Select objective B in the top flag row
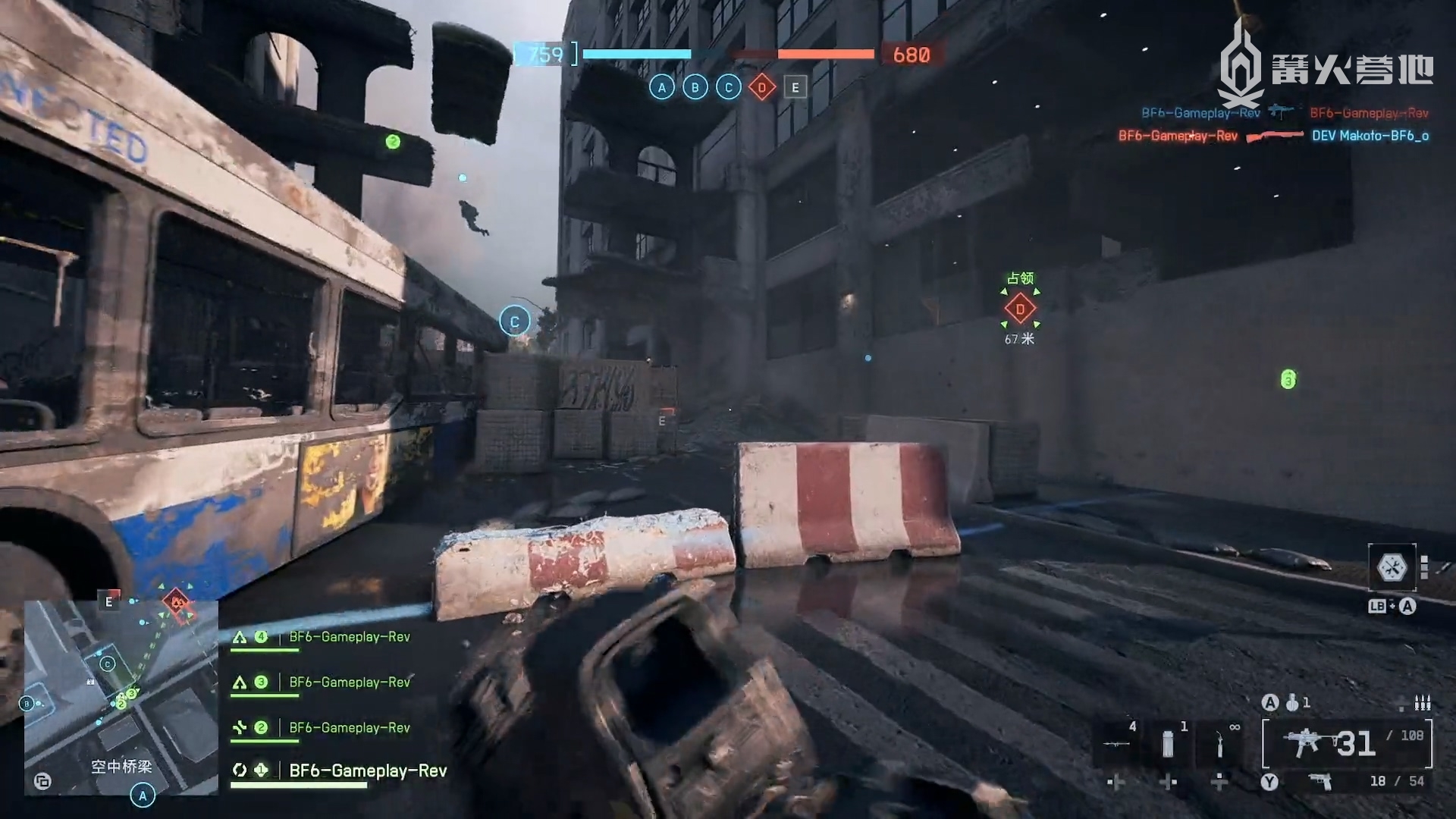Viewport: 1456px width, 819px height. pyautogui.click(x=695, y=88)
